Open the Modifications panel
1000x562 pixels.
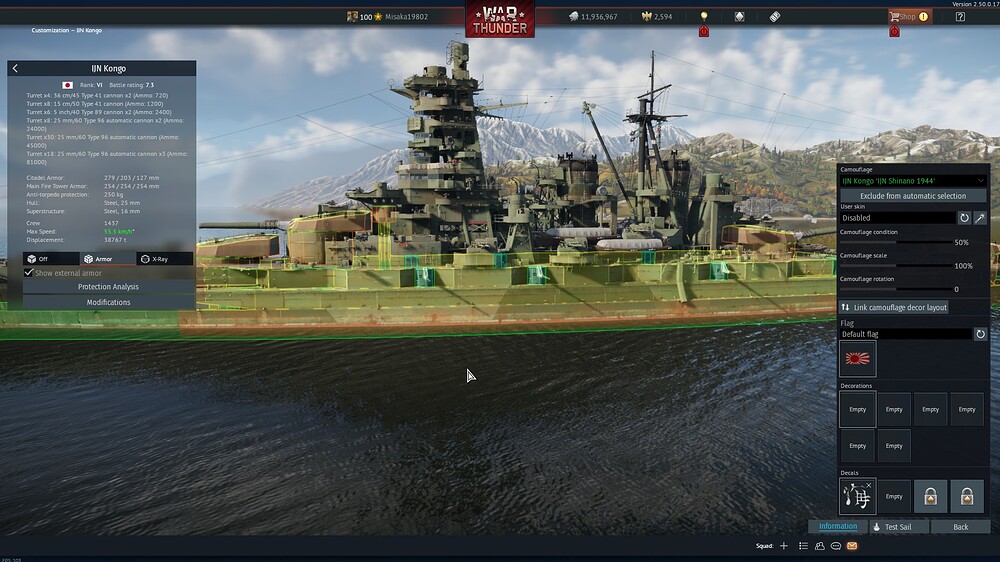[x=108, y=302]
